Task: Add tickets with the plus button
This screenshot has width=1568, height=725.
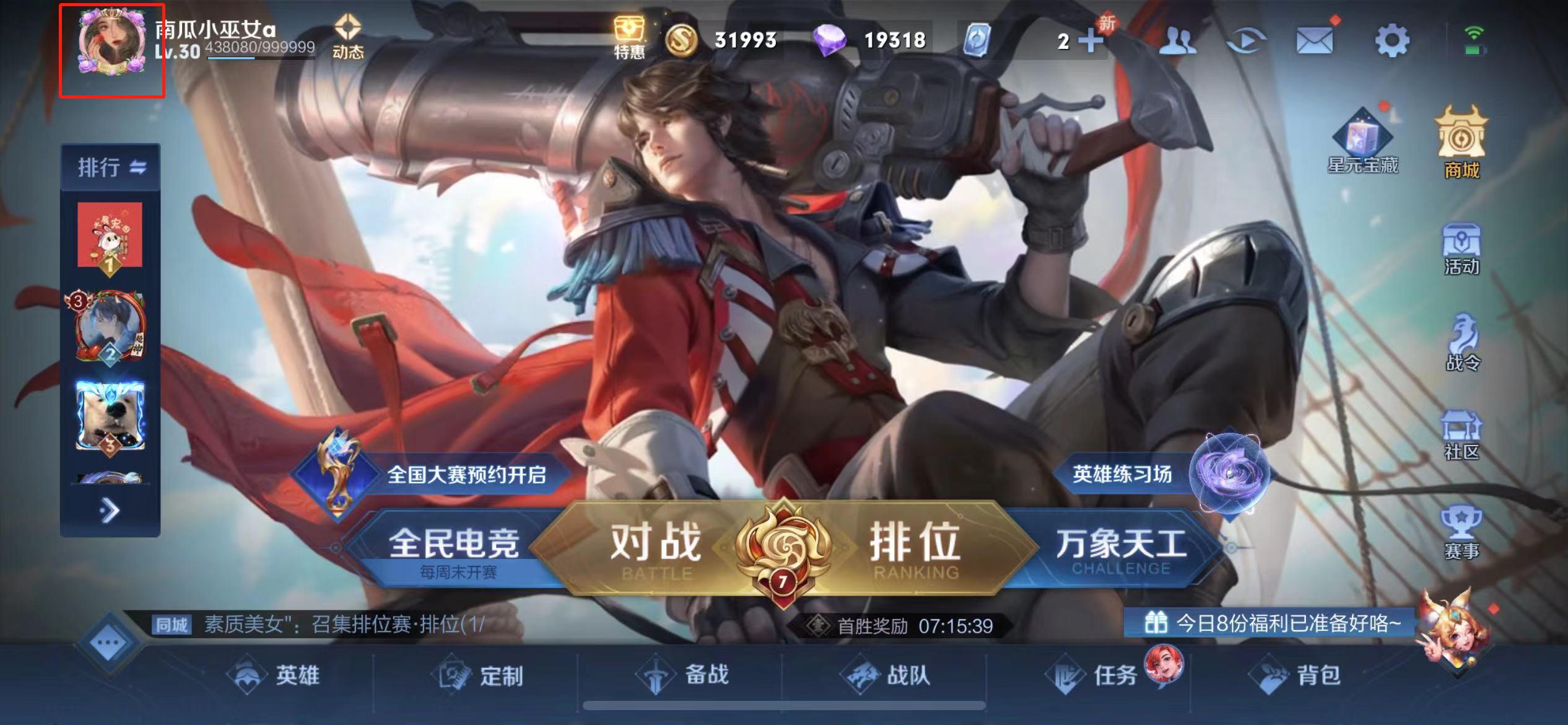Action: click(1091, 38)
